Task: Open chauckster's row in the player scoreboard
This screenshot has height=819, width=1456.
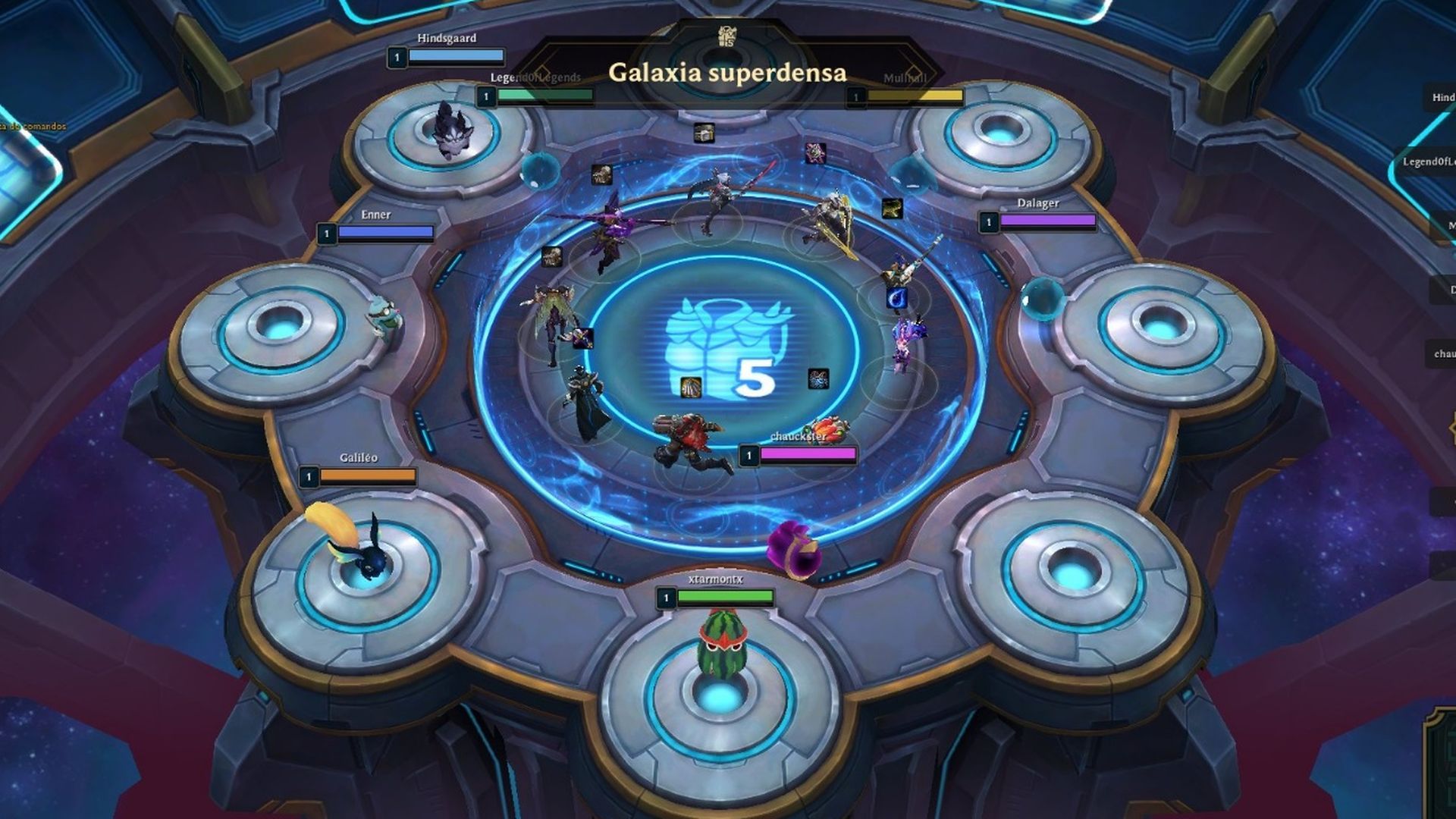Action: point(1444,353)
